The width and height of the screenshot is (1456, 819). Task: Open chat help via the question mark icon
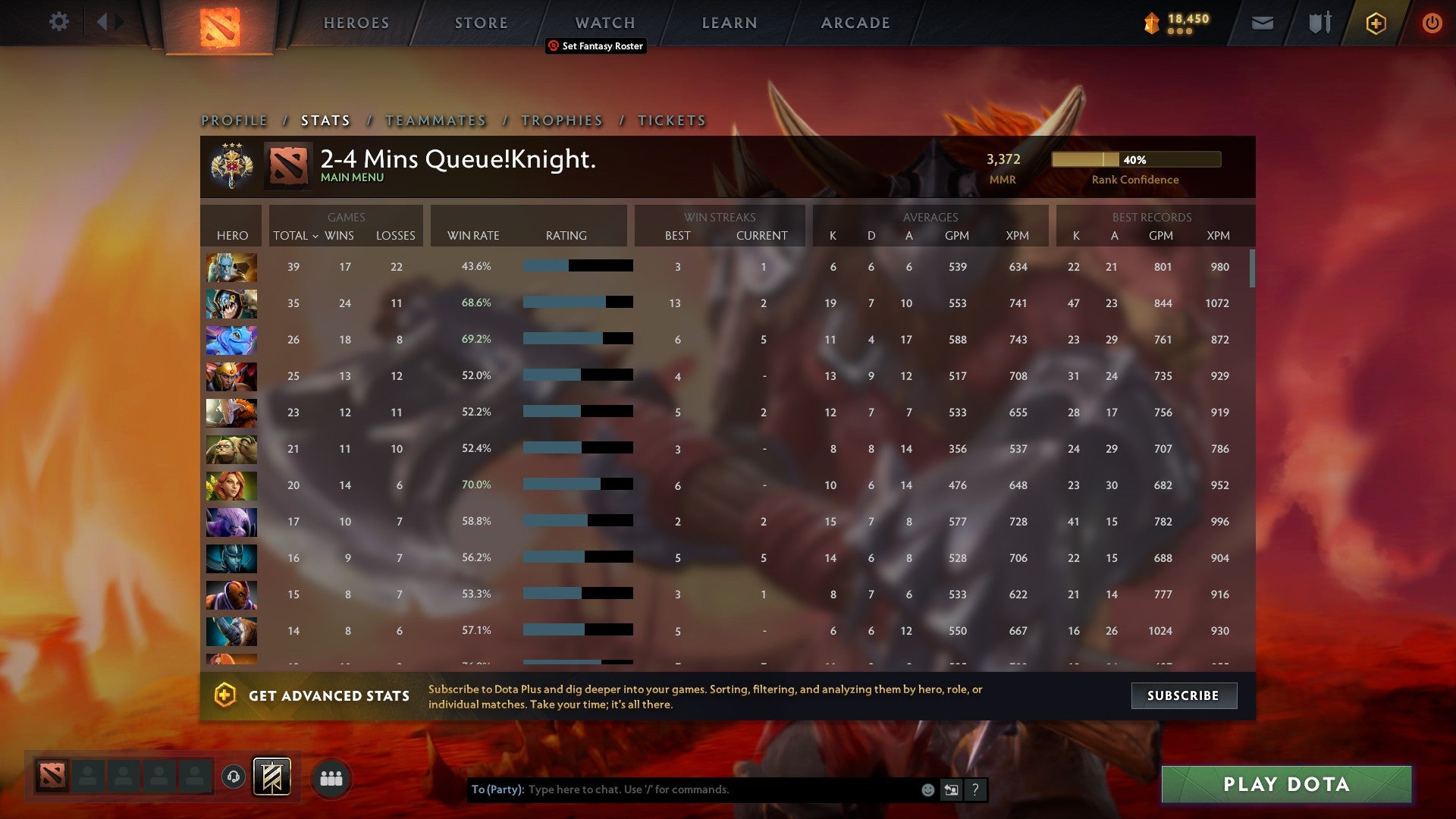[x=976, y=789]
